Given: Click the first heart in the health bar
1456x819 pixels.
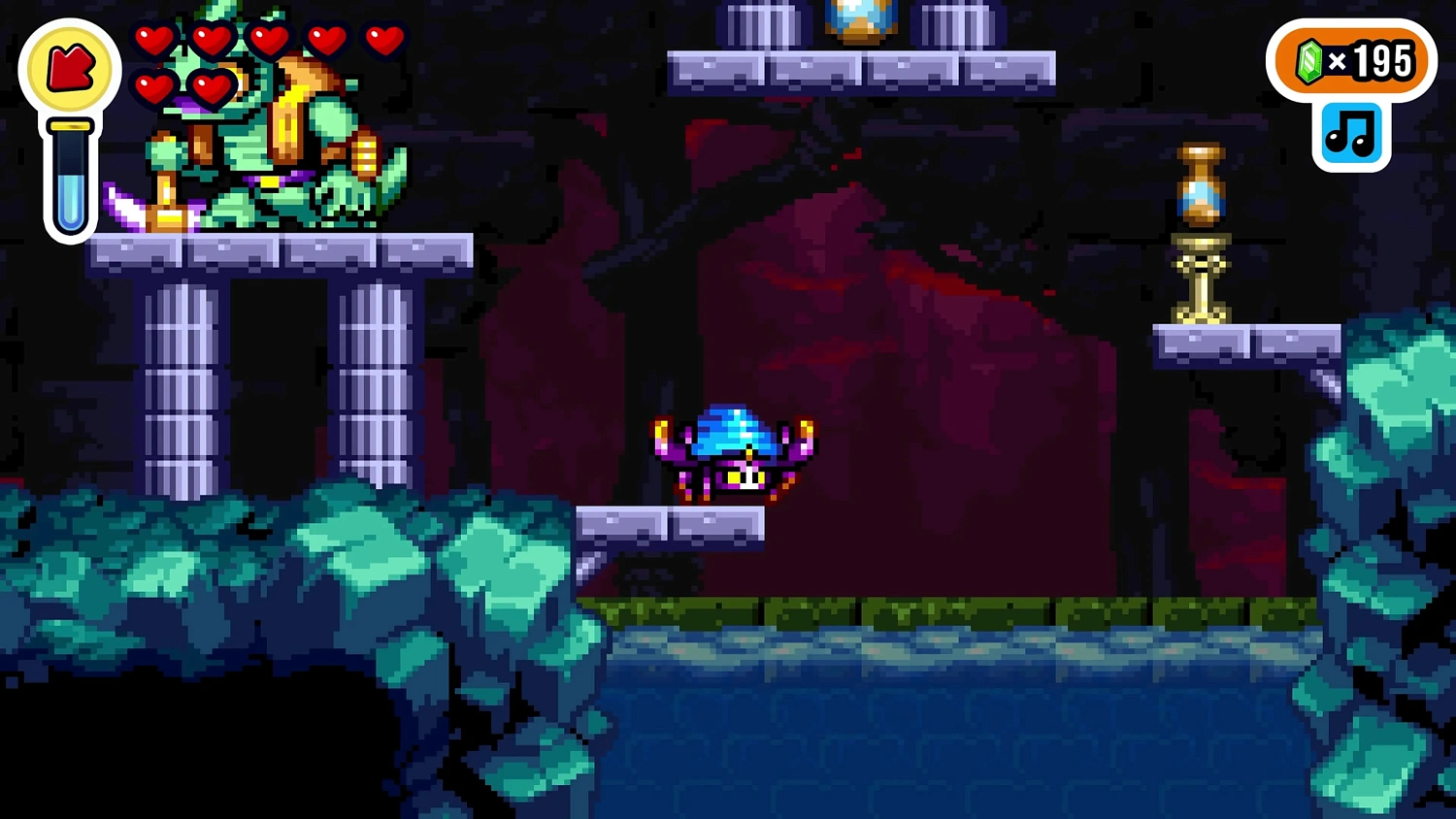Looking at the screenshot, I should coord(154,42).
